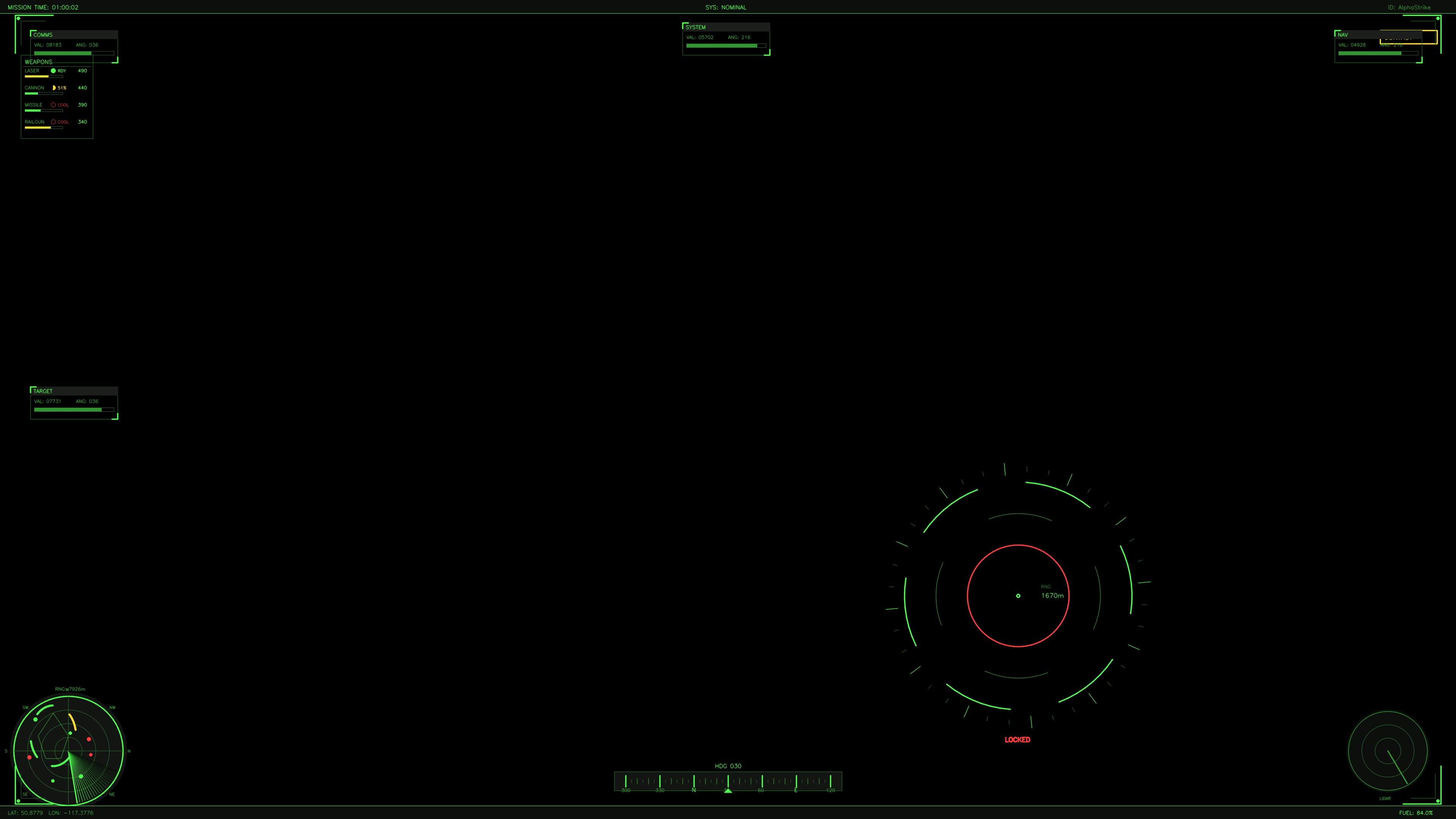The height and width of the screenshot is (819, 1456).
Task: Collapse the WEAPONS panel header
Action: 39,61
